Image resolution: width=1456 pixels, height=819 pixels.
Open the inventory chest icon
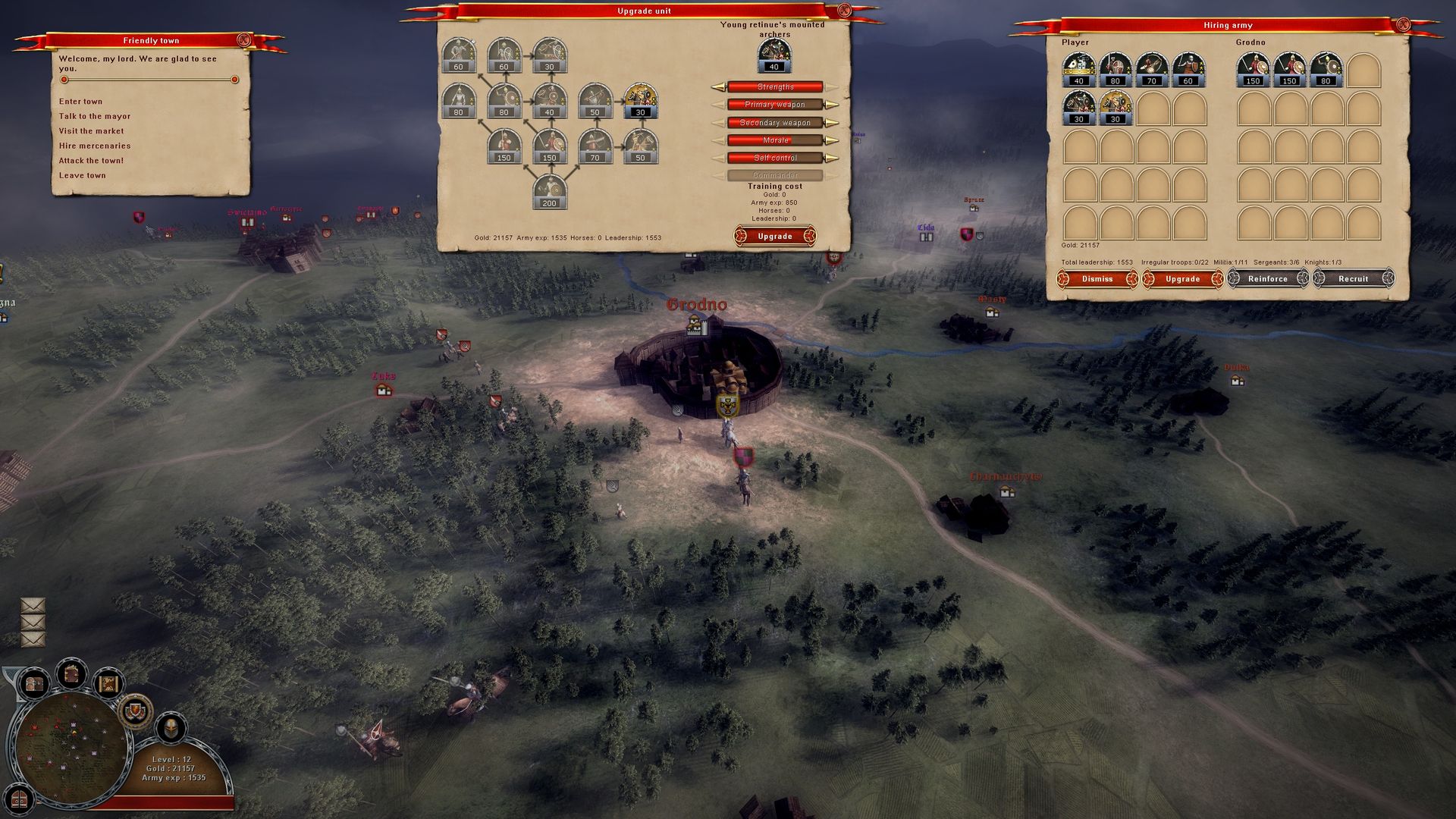pos(34,682)
